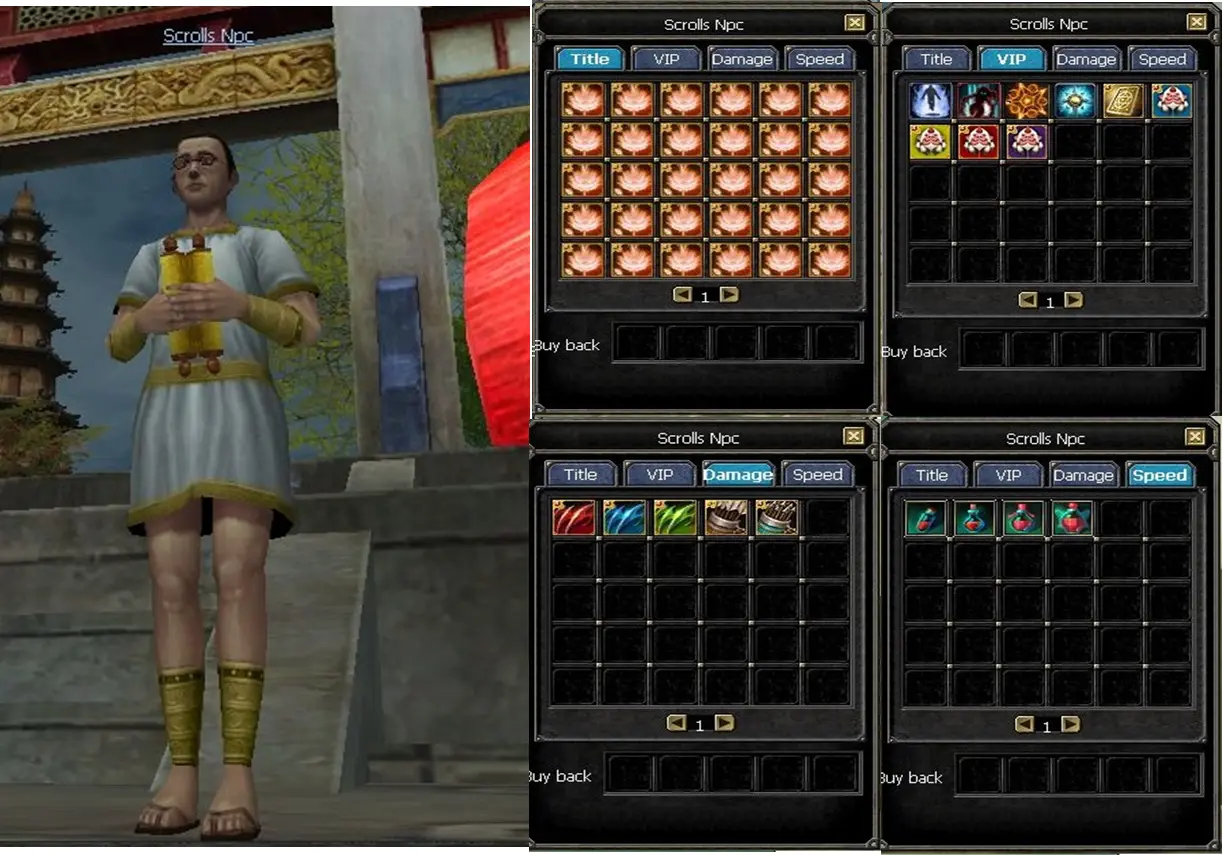This screenshot has width=1223, height=855.
Task: Click the highlighted Title tab
Action: (590, 59)
